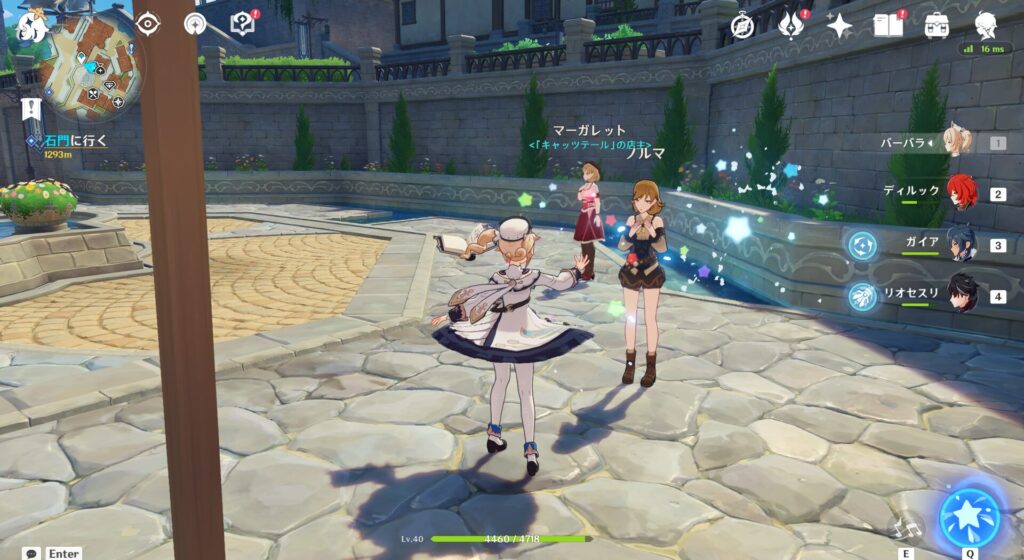Open the Wish star icon
This screenshot has width=1024, height=560.
(839, 26)
